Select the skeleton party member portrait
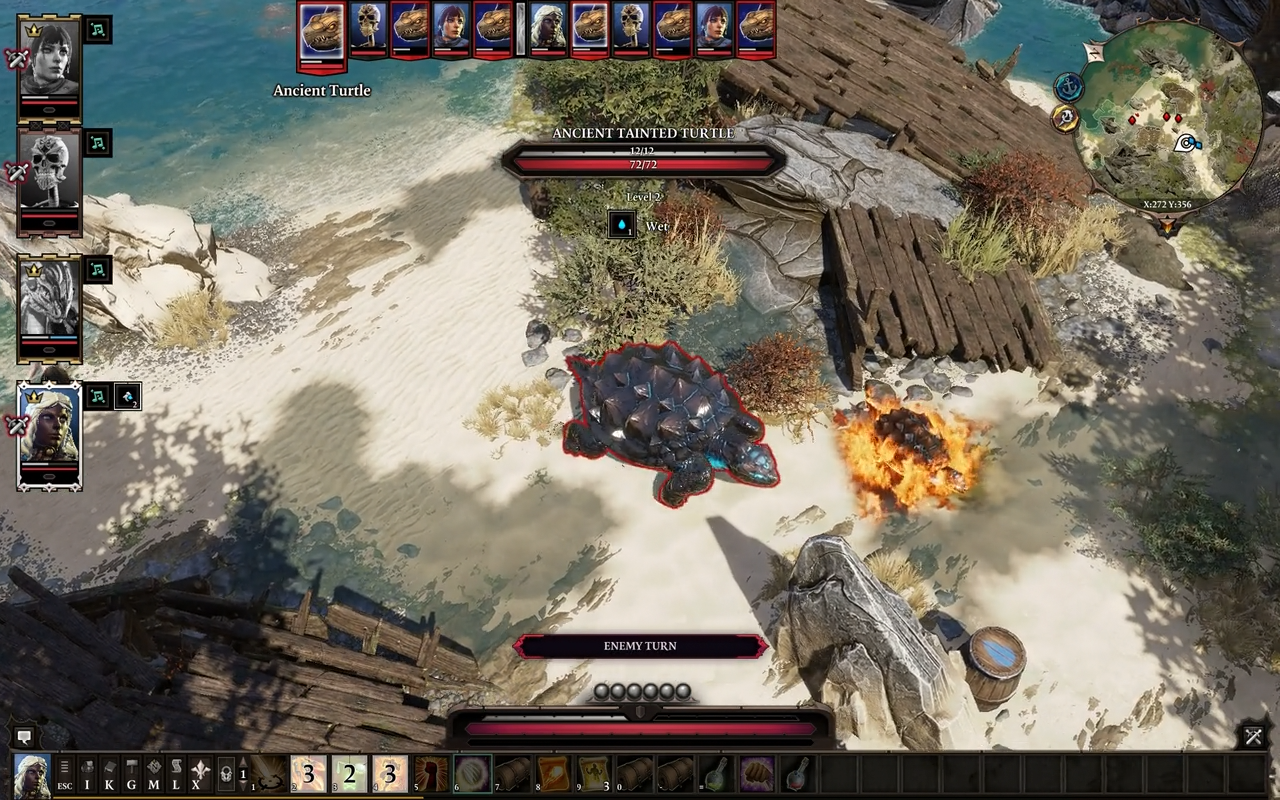1280x800 pixels. (49, 179)
